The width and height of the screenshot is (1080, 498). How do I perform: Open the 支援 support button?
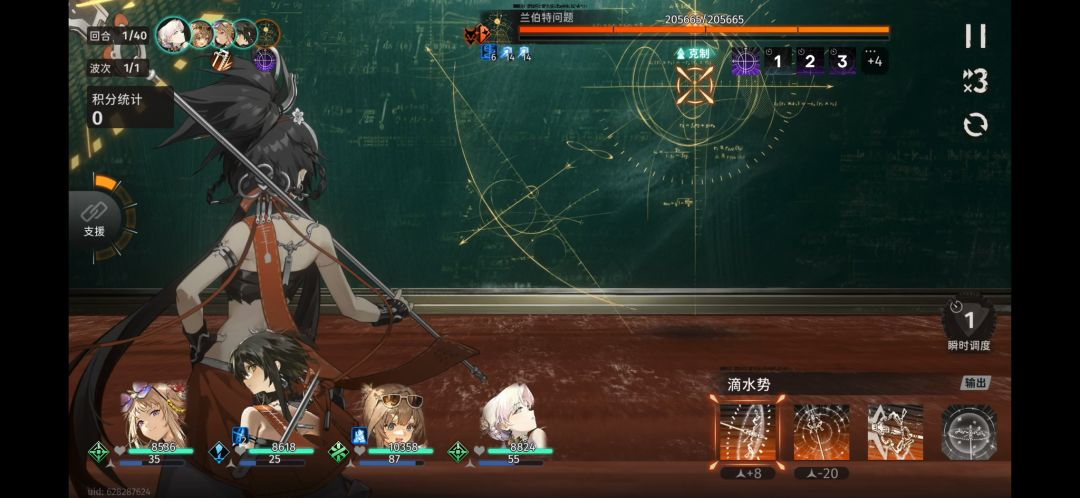95,217
